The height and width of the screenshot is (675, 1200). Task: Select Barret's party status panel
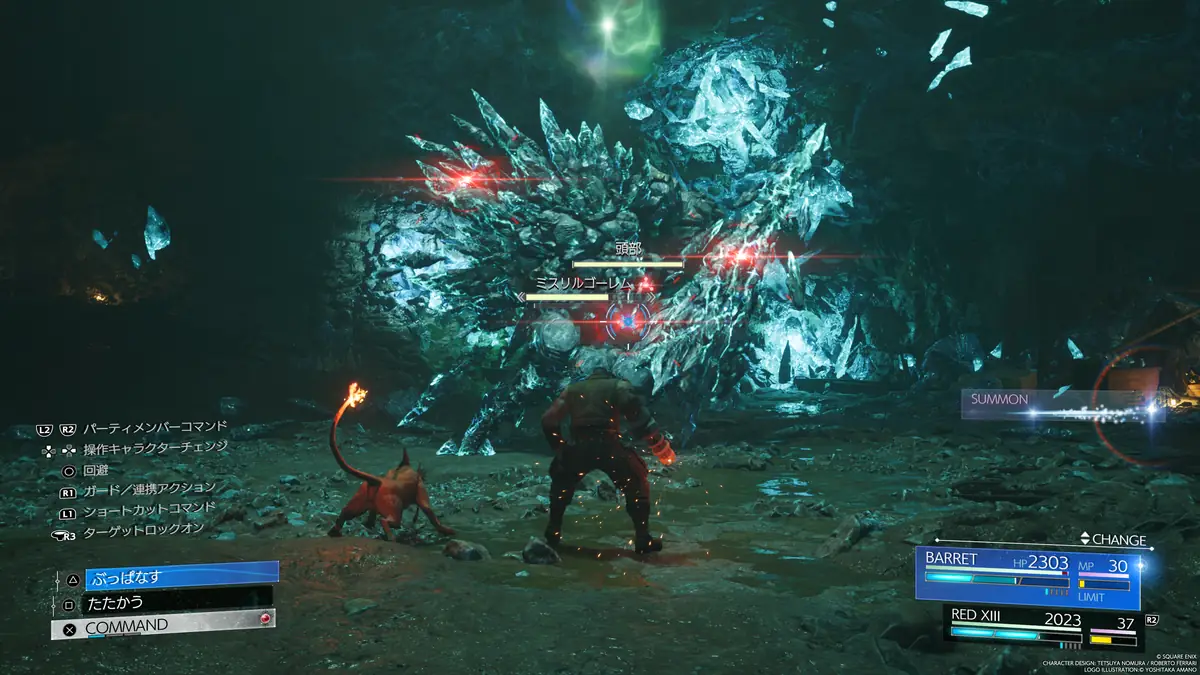1028,578
